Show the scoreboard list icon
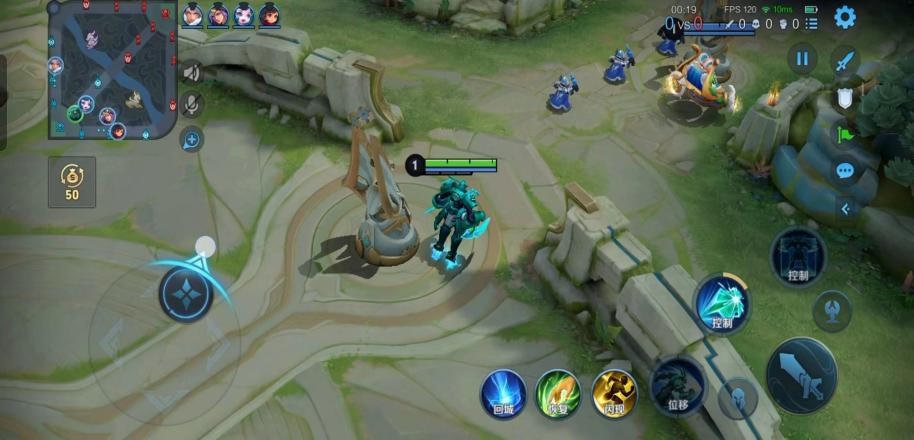Viewport: 914px width, 440px height. pyautogui.click(x=811, y=23)
